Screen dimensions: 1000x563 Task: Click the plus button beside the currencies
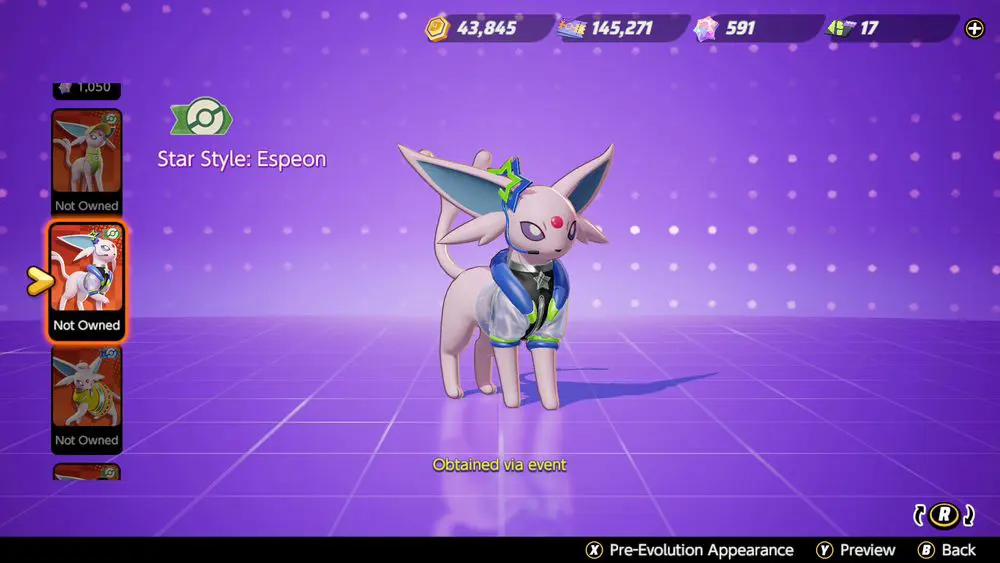974,28
